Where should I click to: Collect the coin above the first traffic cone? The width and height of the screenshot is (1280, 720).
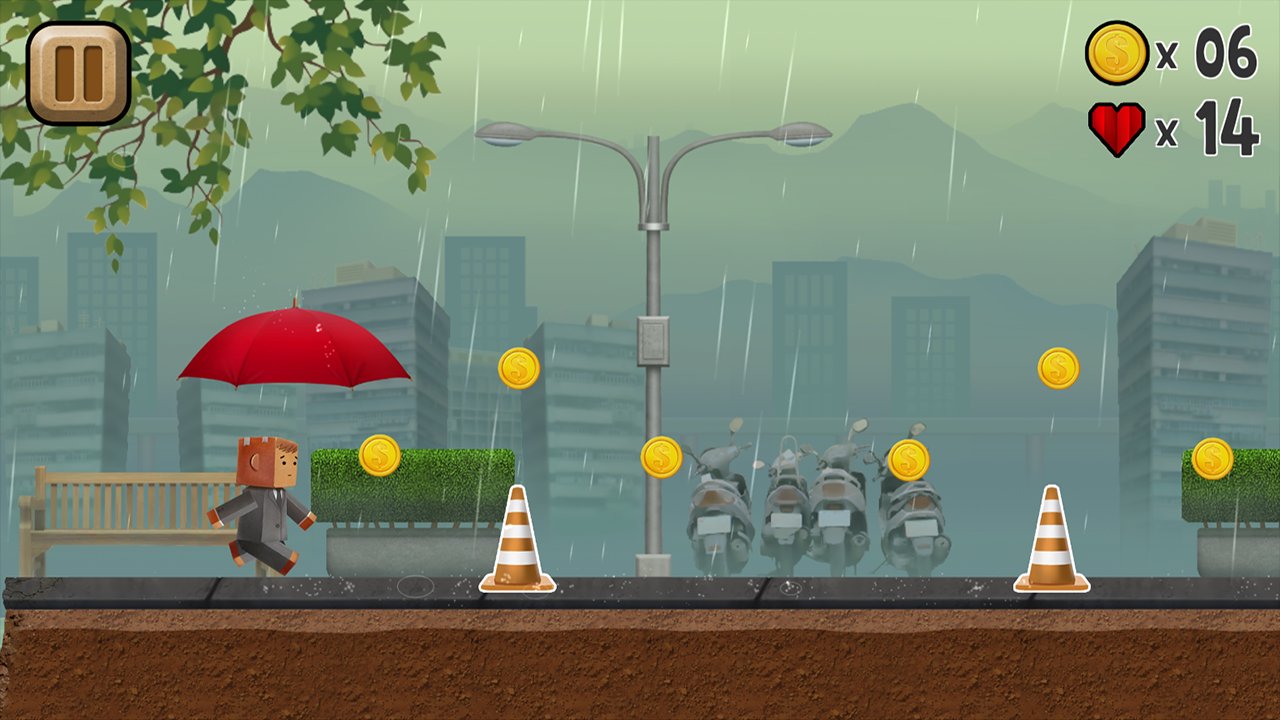coord(518,368)
